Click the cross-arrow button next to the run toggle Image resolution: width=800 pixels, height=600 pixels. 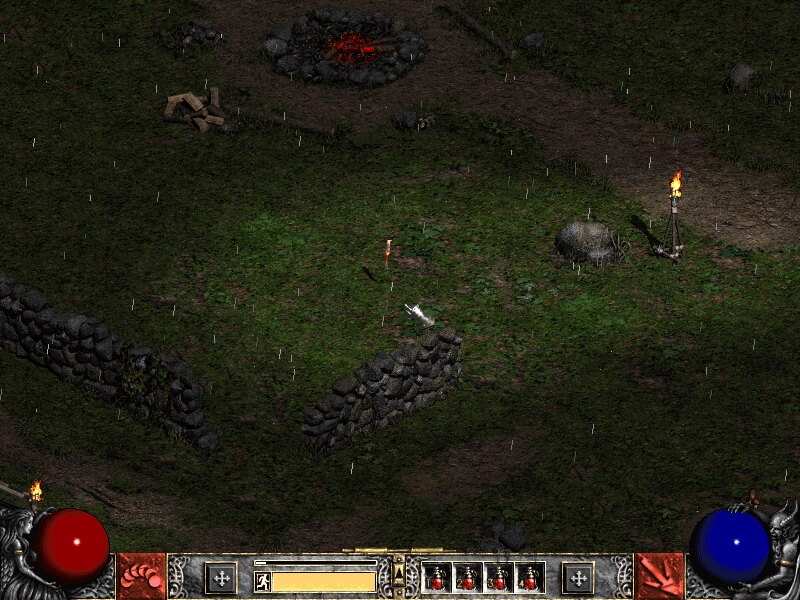tap(220, 577)
